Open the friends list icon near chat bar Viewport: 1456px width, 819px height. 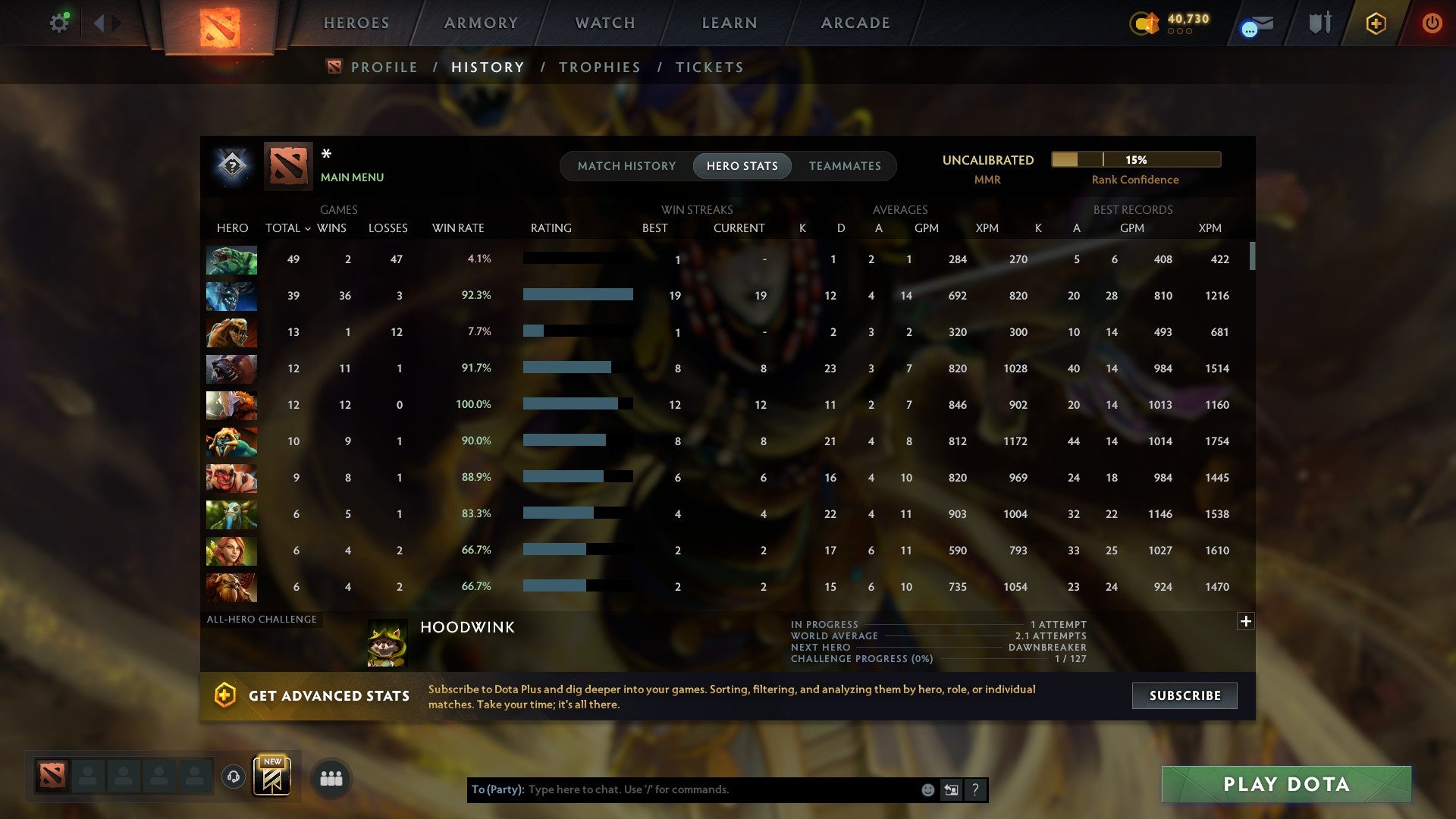pos(331,778)
